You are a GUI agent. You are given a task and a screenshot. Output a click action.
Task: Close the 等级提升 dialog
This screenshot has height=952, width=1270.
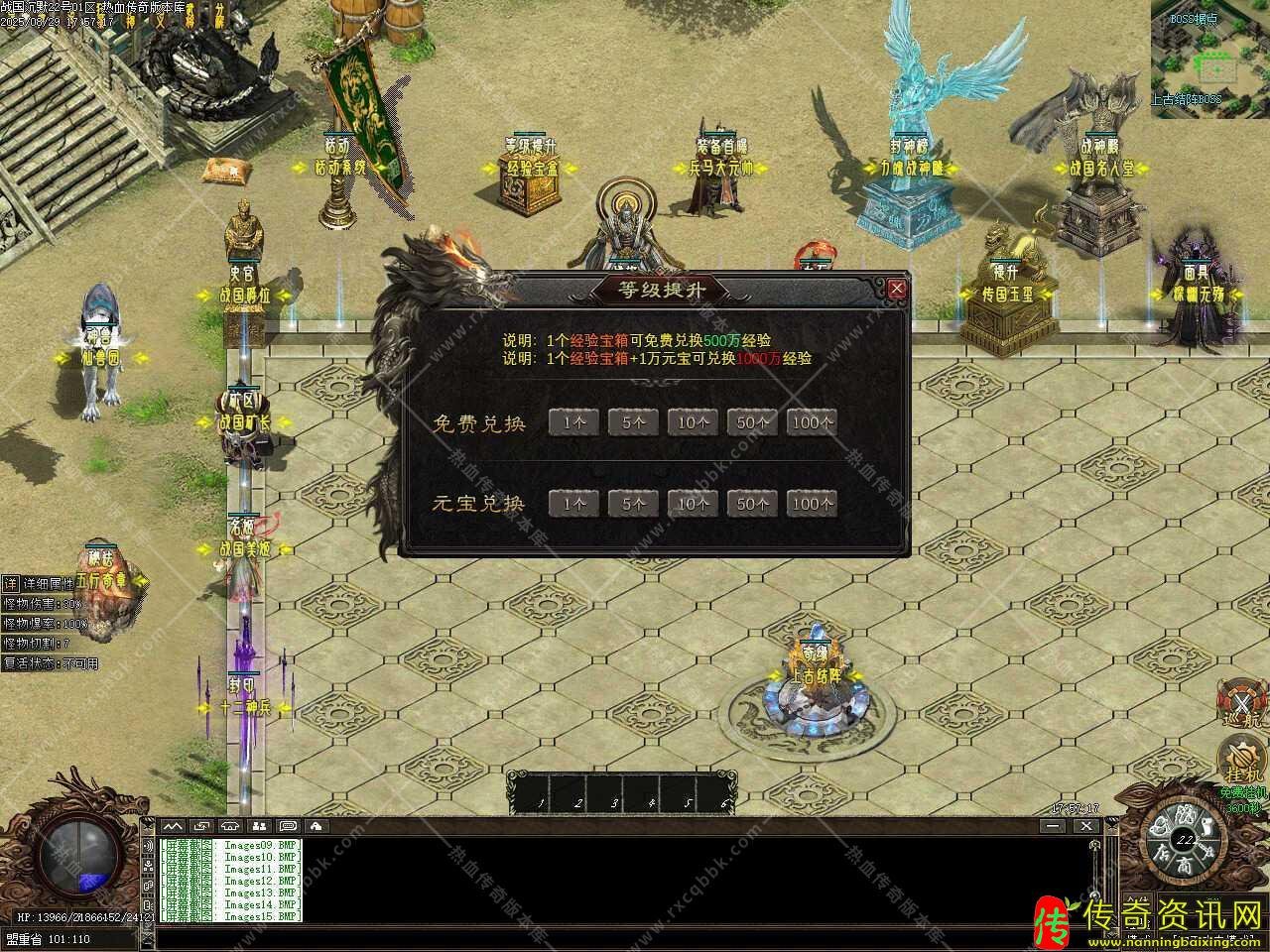click(897, 289)
